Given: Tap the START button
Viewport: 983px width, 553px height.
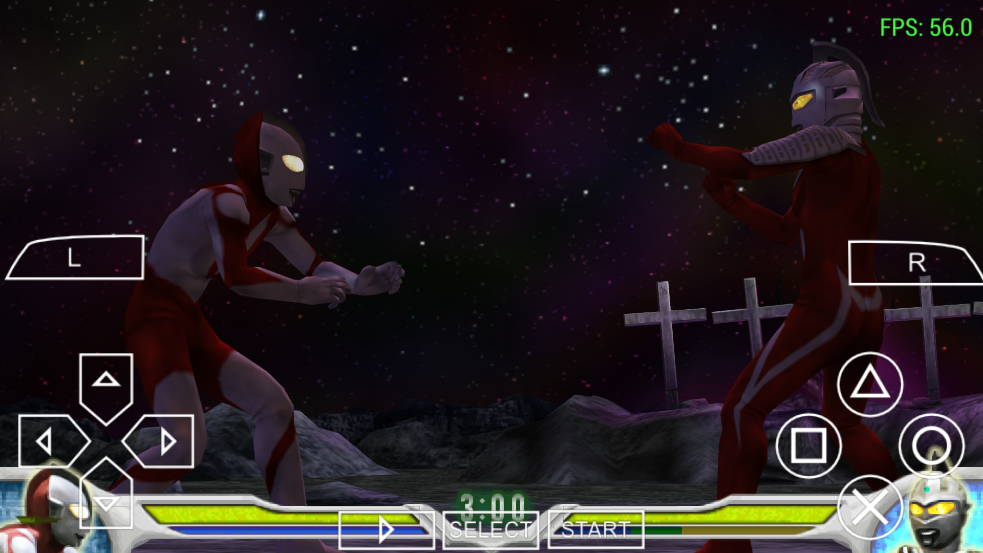Looking at the screenshot, I should pyautogui.click(x=596, y=529).
